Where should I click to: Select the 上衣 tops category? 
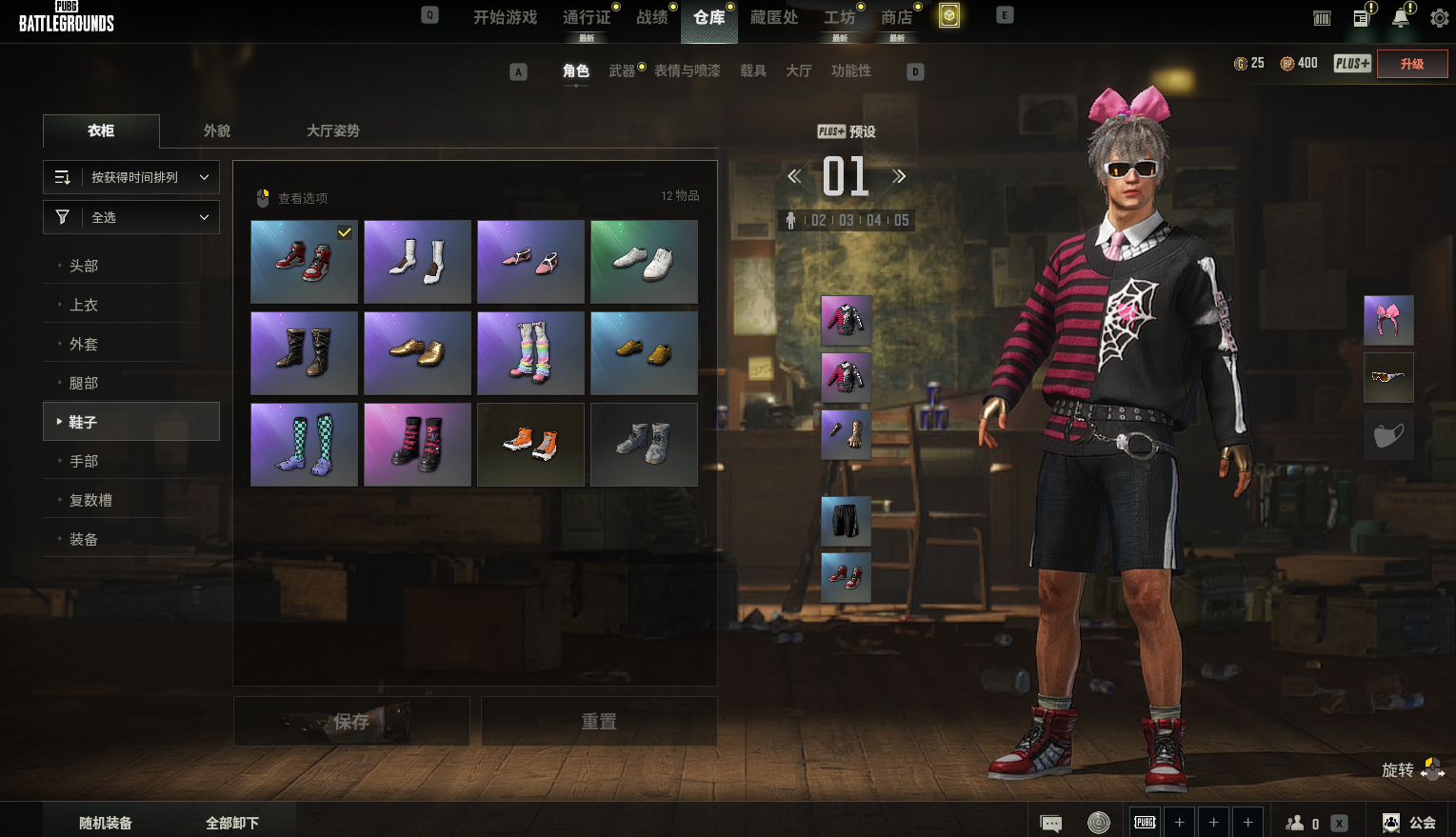click(x=84, y=305)
